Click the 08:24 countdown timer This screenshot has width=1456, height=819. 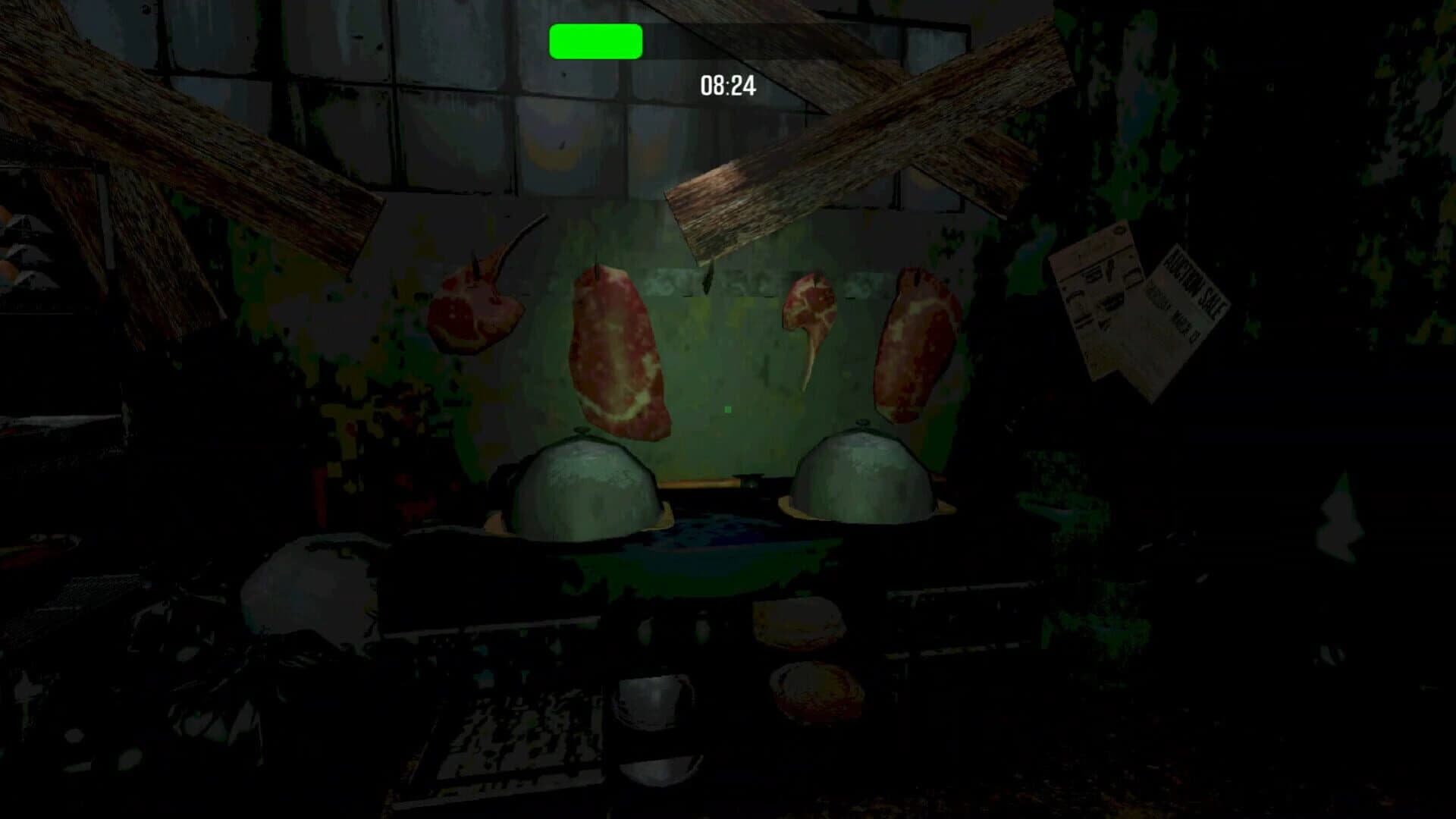pyautogui.click(x=726, y=86)
